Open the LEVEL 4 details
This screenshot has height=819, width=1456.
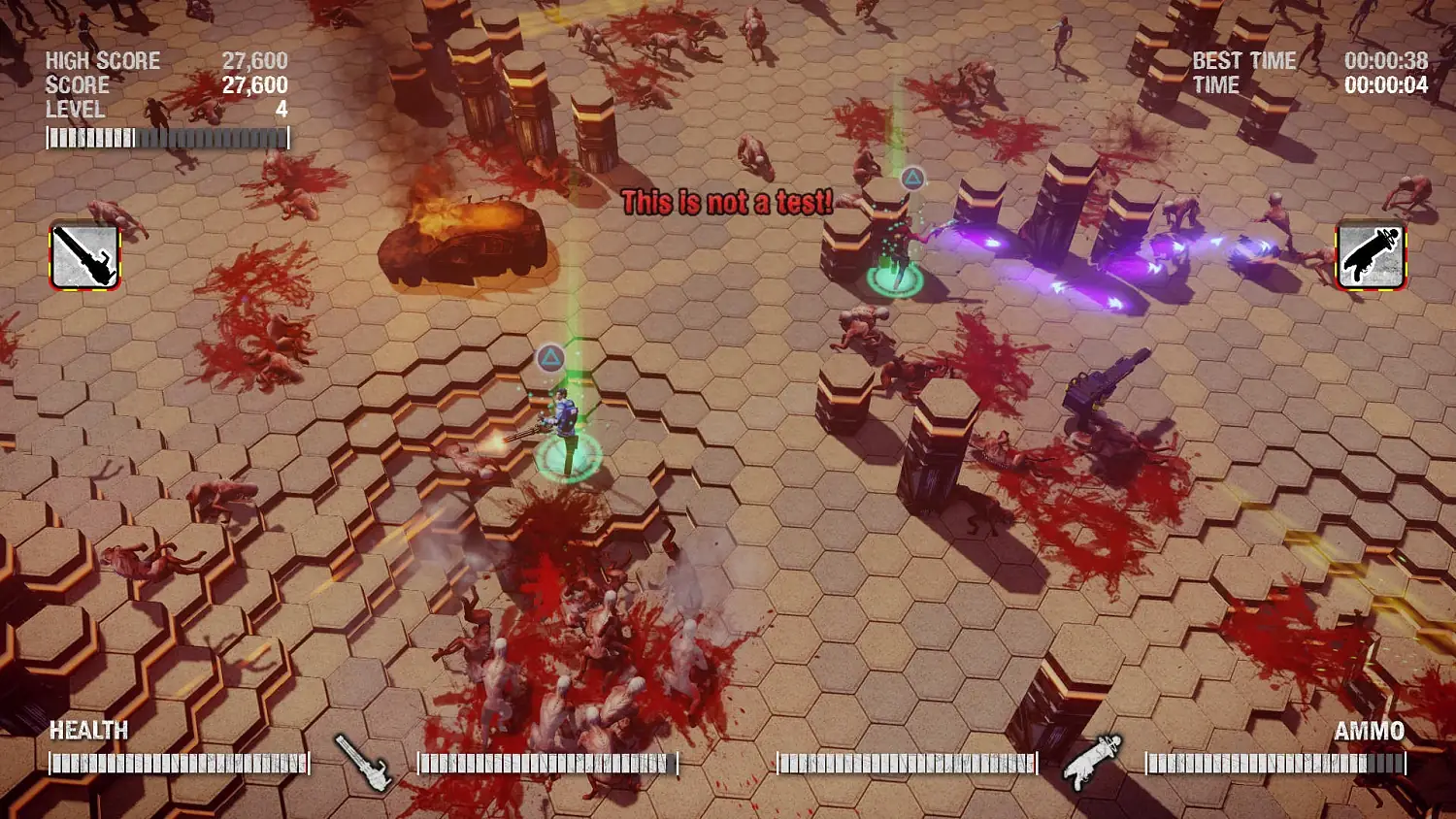pos(75,111)
